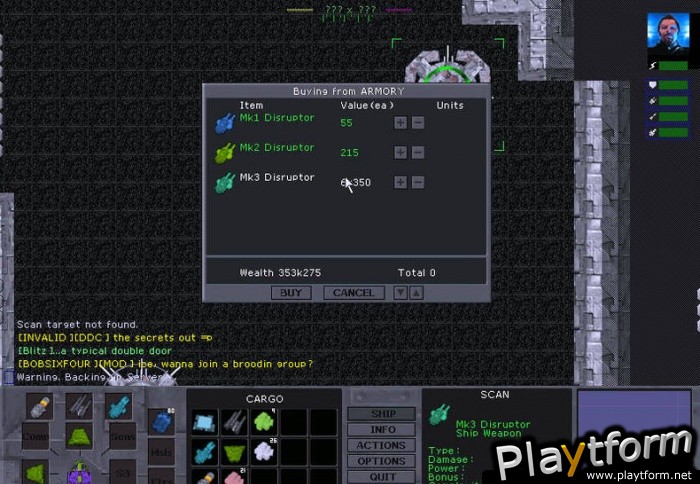Reduce Mk3 Disruptor units with minus

tap(418, 182)
